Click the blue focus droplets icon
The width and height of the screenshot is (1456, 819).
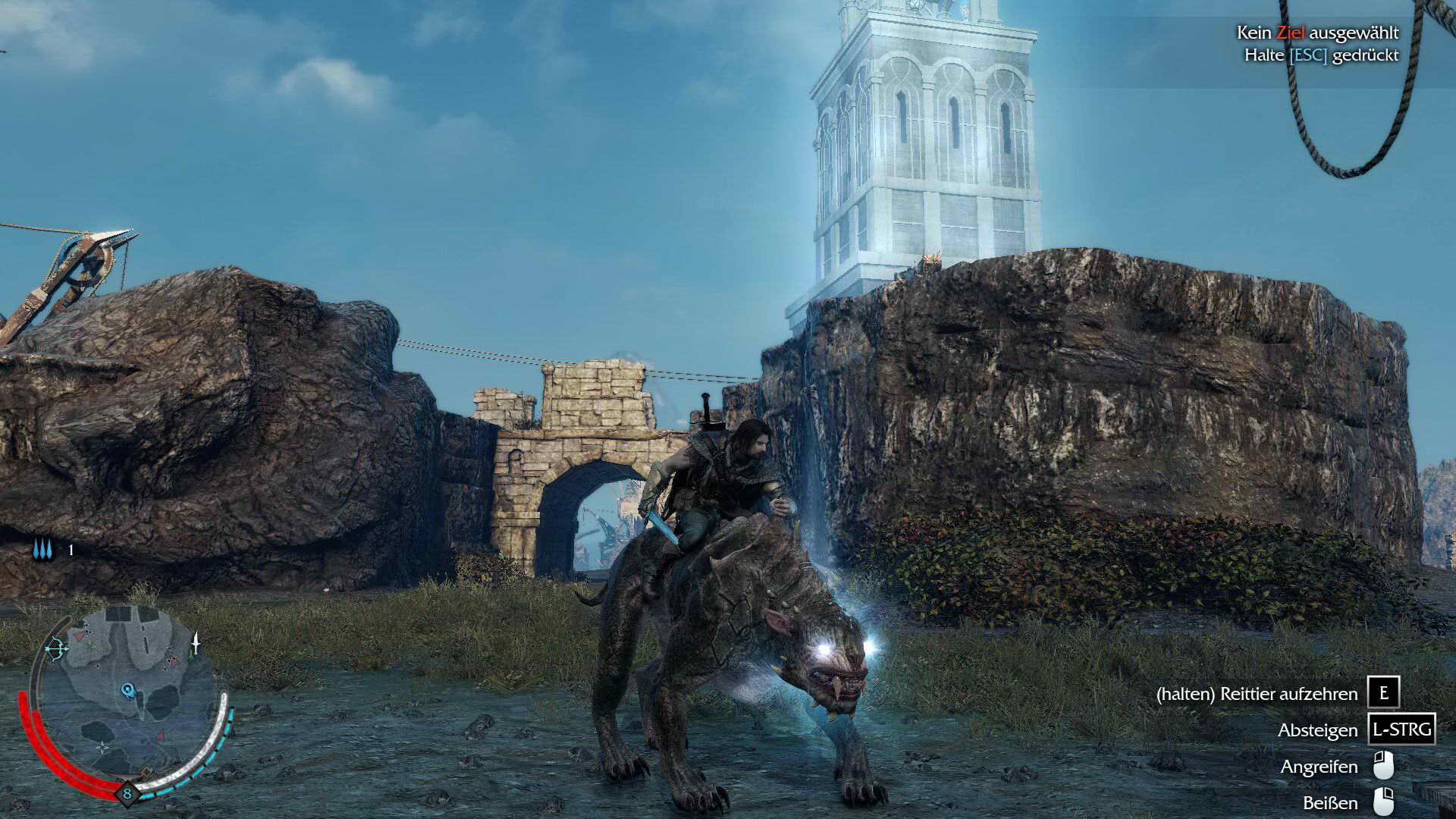pos(42,549)
